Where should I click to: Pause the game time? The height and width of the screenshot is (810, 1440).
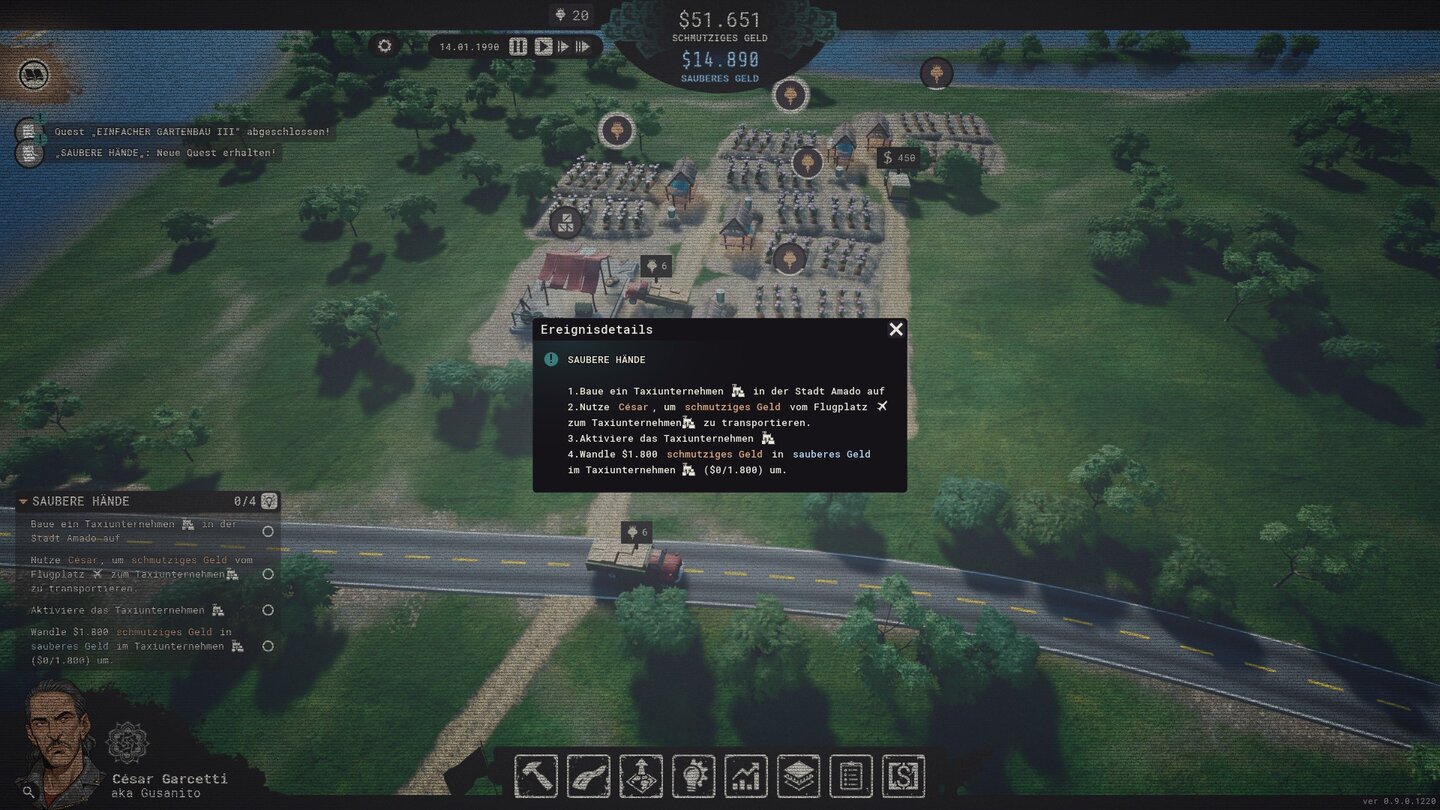517,46
